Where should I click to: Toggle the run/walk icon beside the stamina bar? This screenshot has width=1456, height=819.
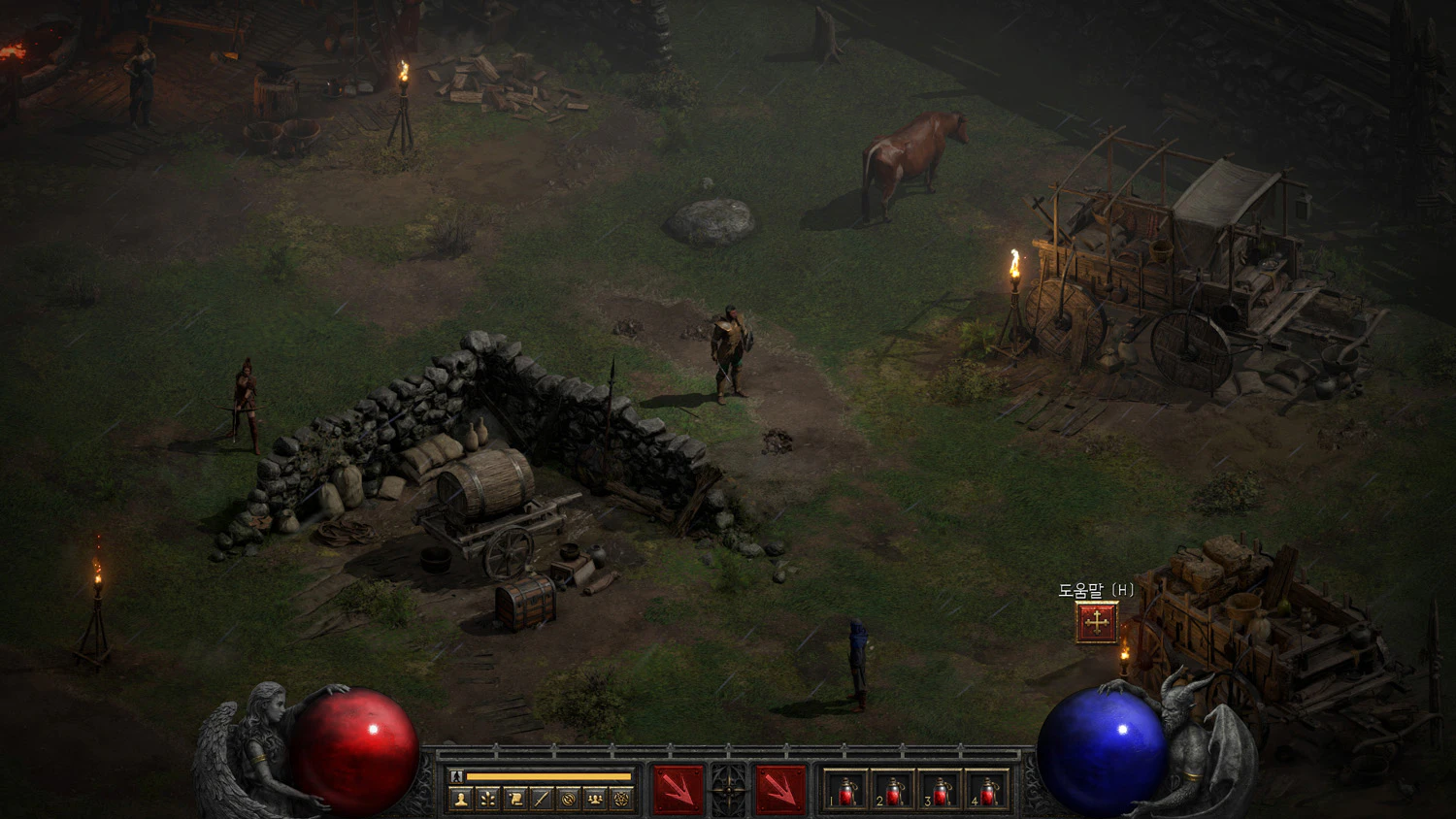point(456,776)
